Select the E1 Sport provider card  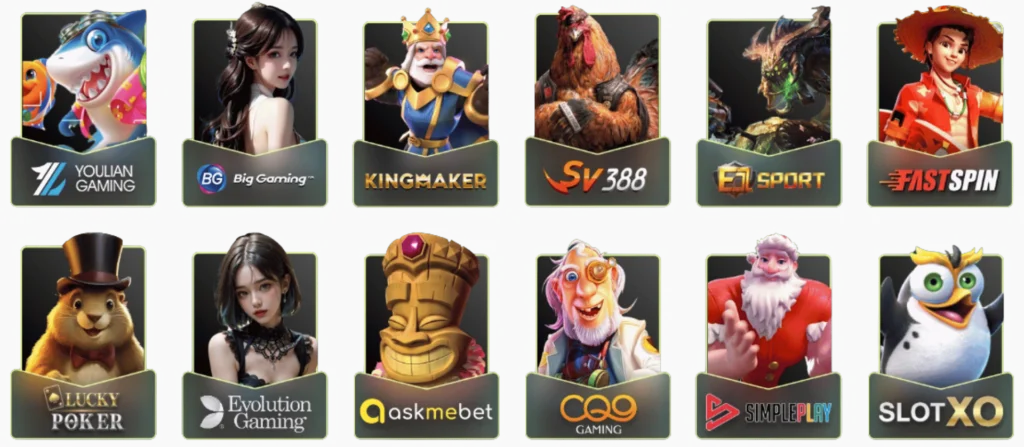769,110
